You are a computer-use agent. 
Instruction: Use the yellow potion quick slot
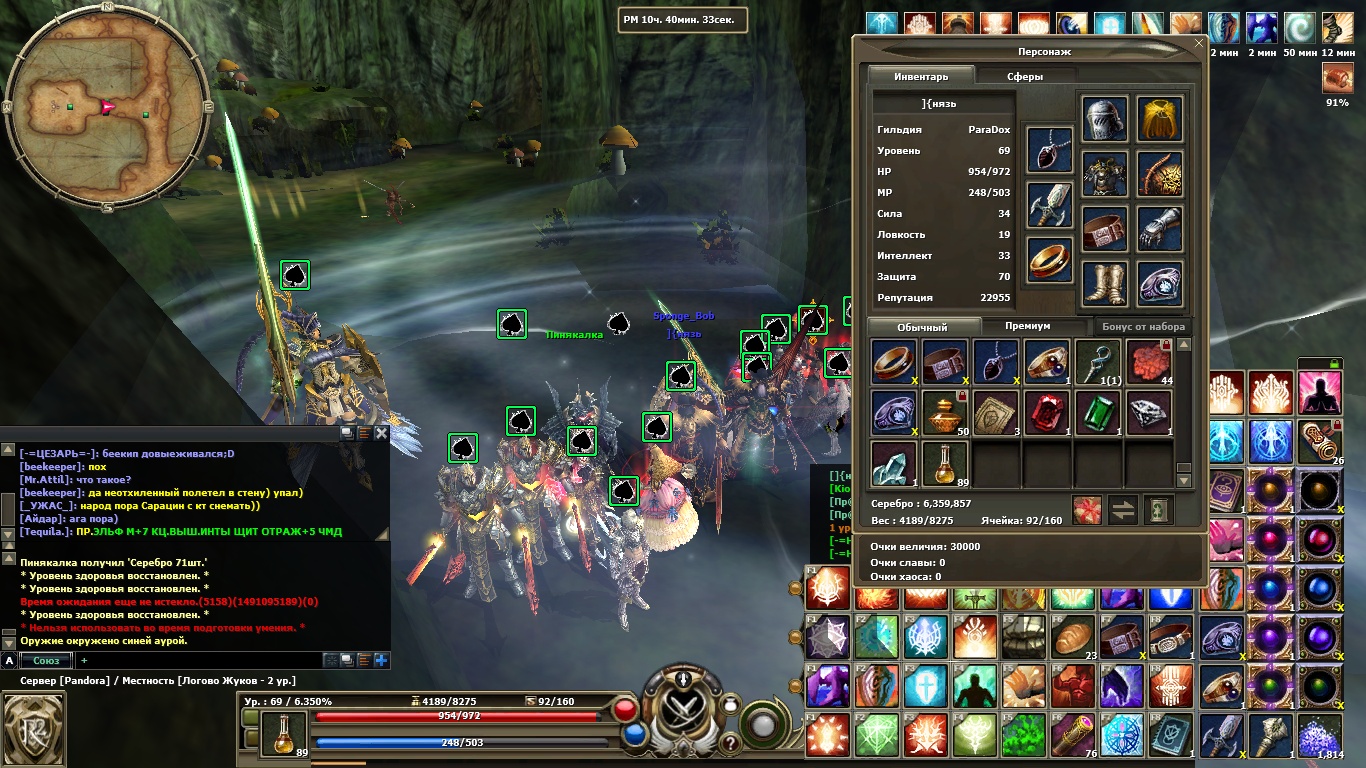tap(284, 733)
